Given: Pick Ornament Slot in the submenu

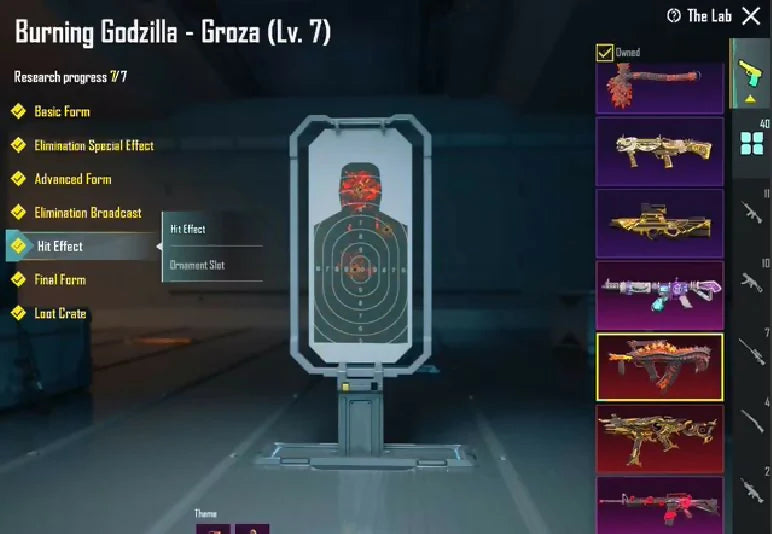Looking at the screenshot, I should pyautogui.click(x=197, y=265).
